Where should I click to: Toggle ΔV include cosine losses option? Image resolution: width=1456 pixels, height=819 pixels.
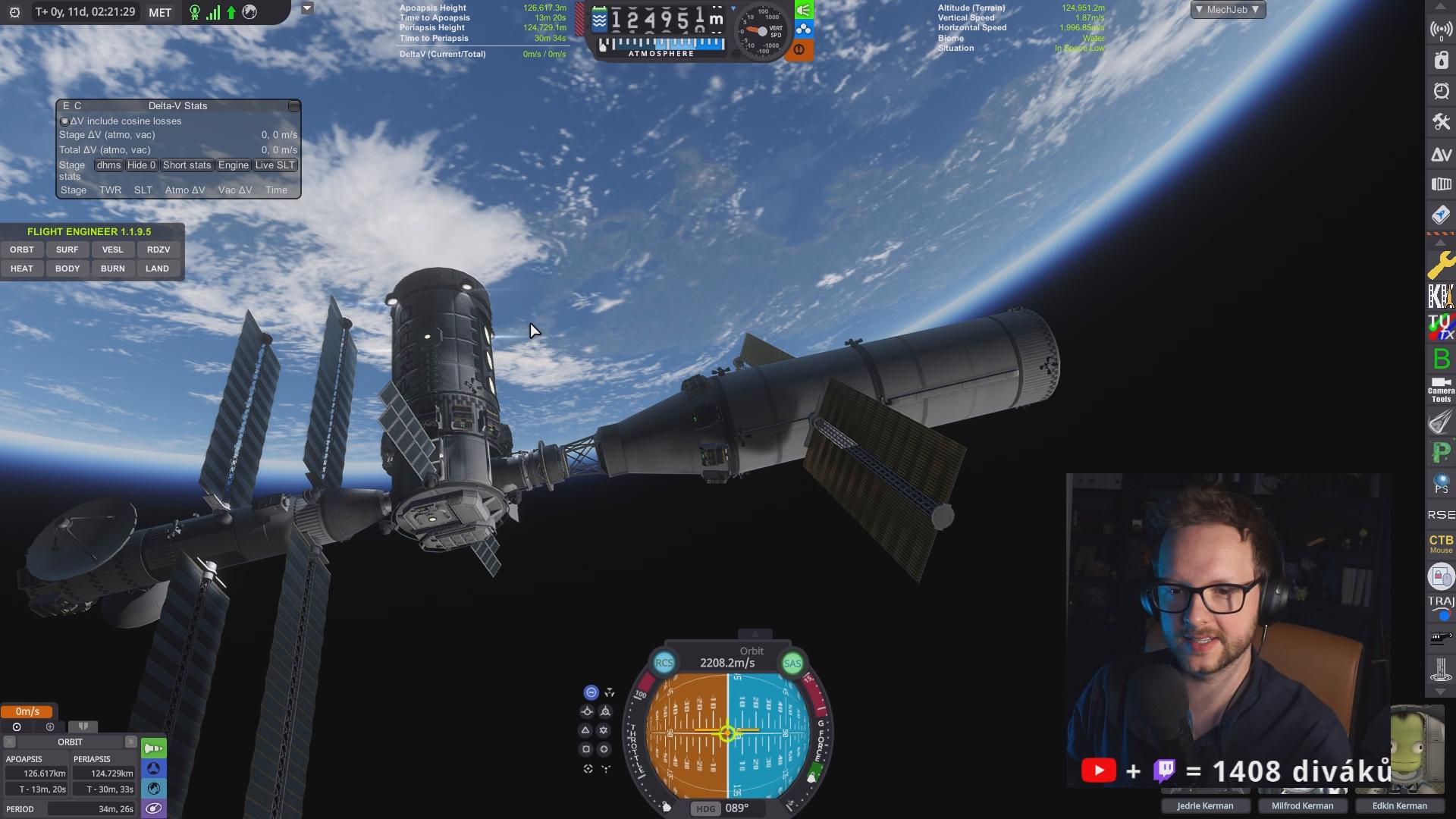coord(64,121)
